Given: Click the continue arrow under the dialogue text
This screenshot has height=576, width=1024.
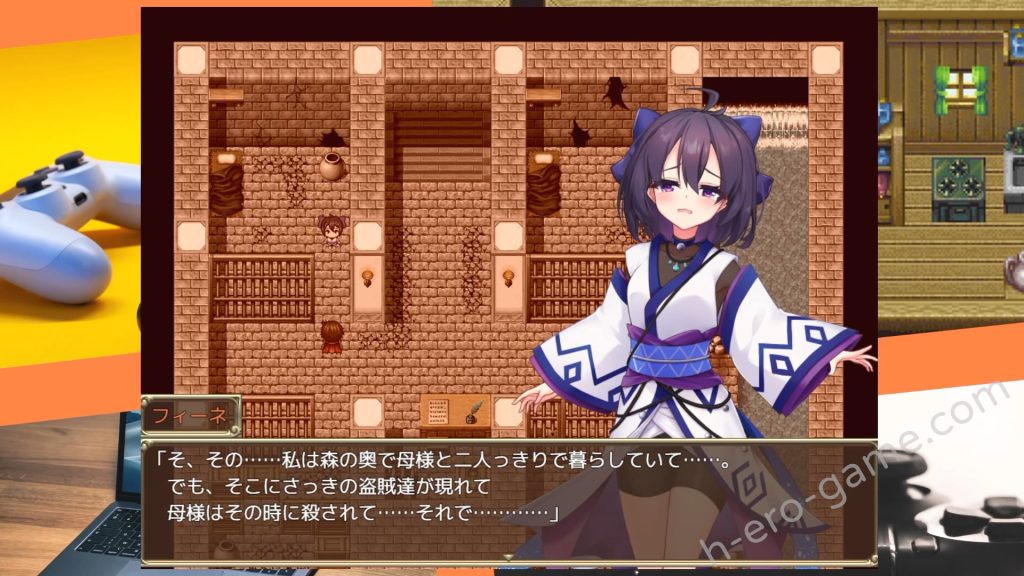Looking at the screenshot, I should pyautogui.click(x=508, y=556).
